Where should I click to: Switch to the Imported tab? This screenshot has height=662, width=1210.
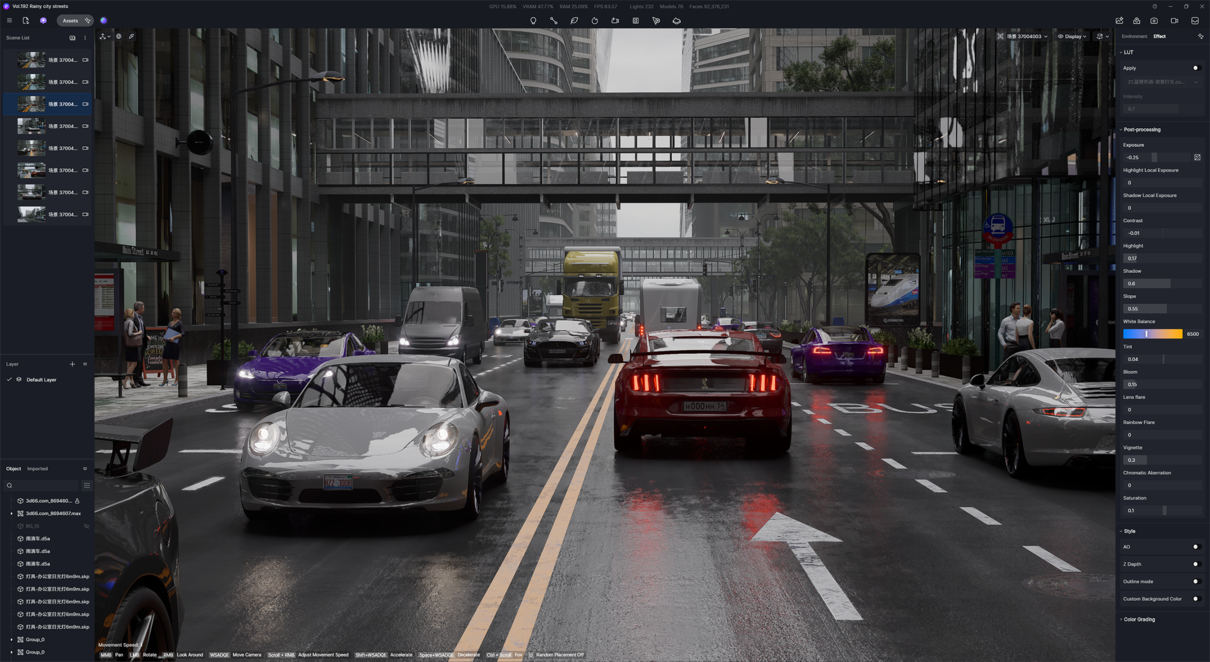click(x=37, y=469)
